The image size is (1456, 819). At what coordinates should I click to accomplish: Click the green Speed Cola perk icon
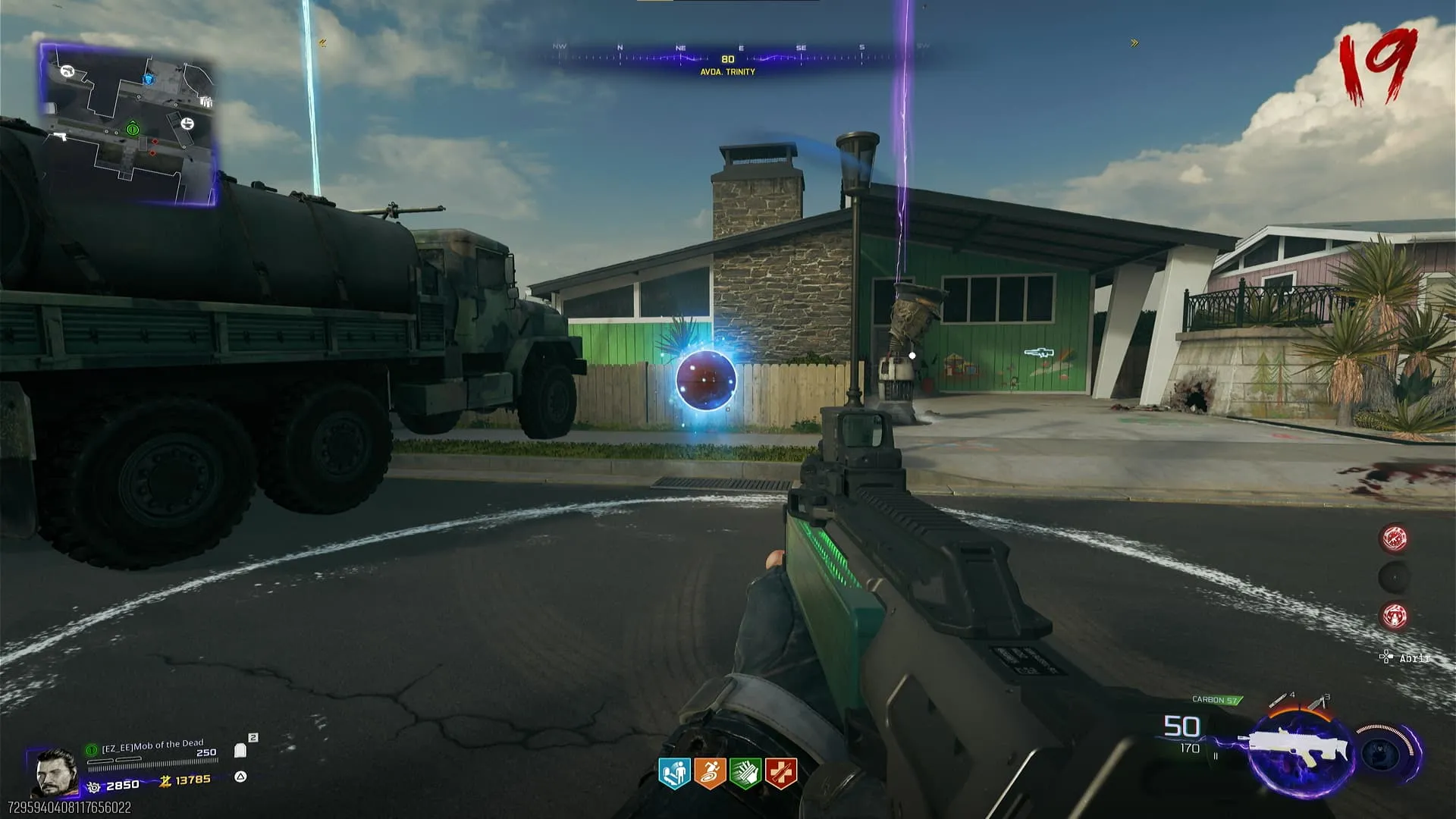[745, 773]
